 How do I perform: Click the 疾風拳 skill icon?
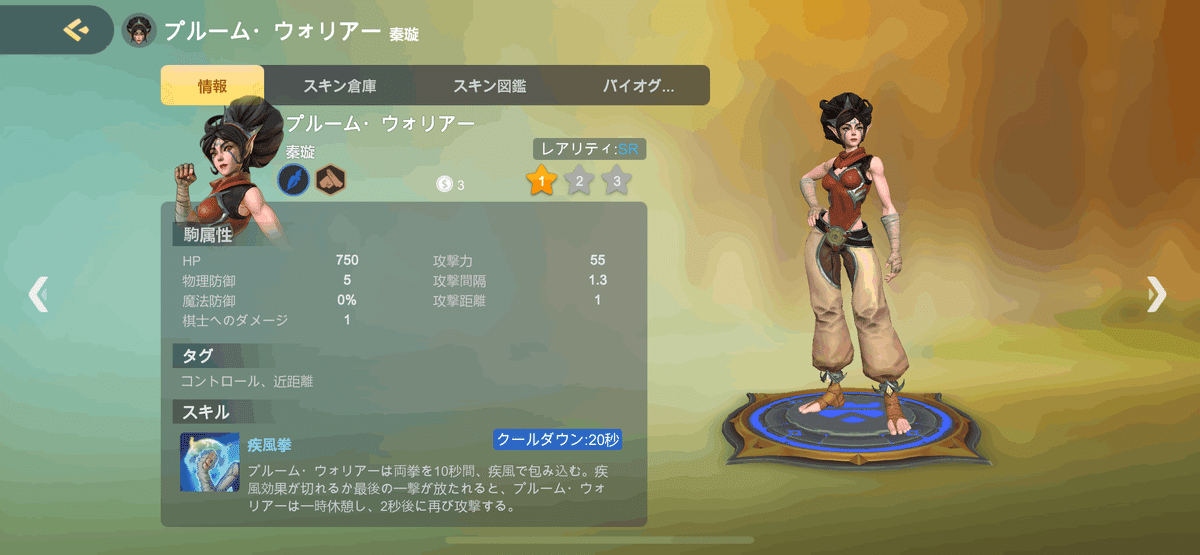click(209, 462)
